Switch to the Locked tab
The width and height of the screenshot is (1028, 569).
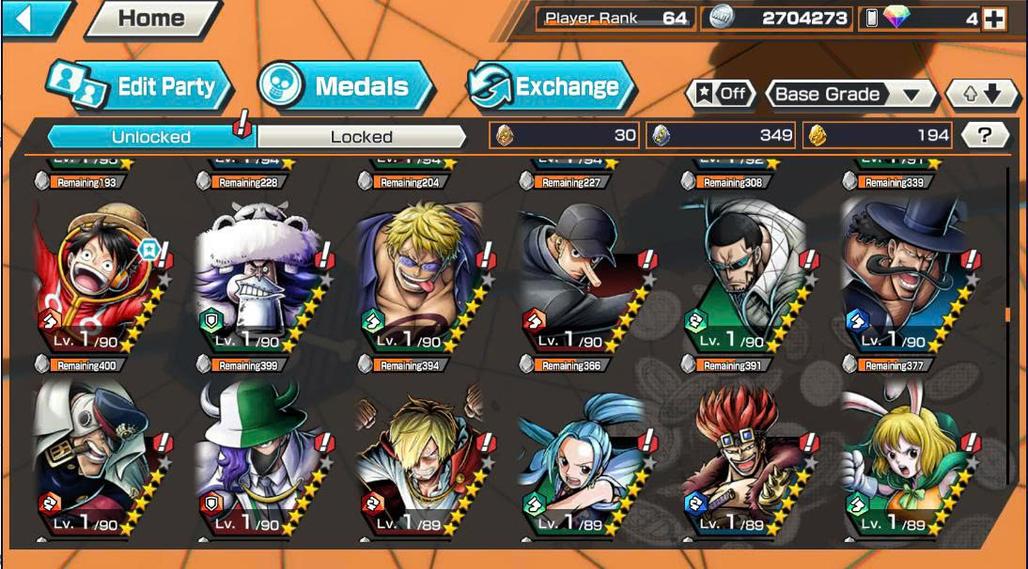click(361, 136)
